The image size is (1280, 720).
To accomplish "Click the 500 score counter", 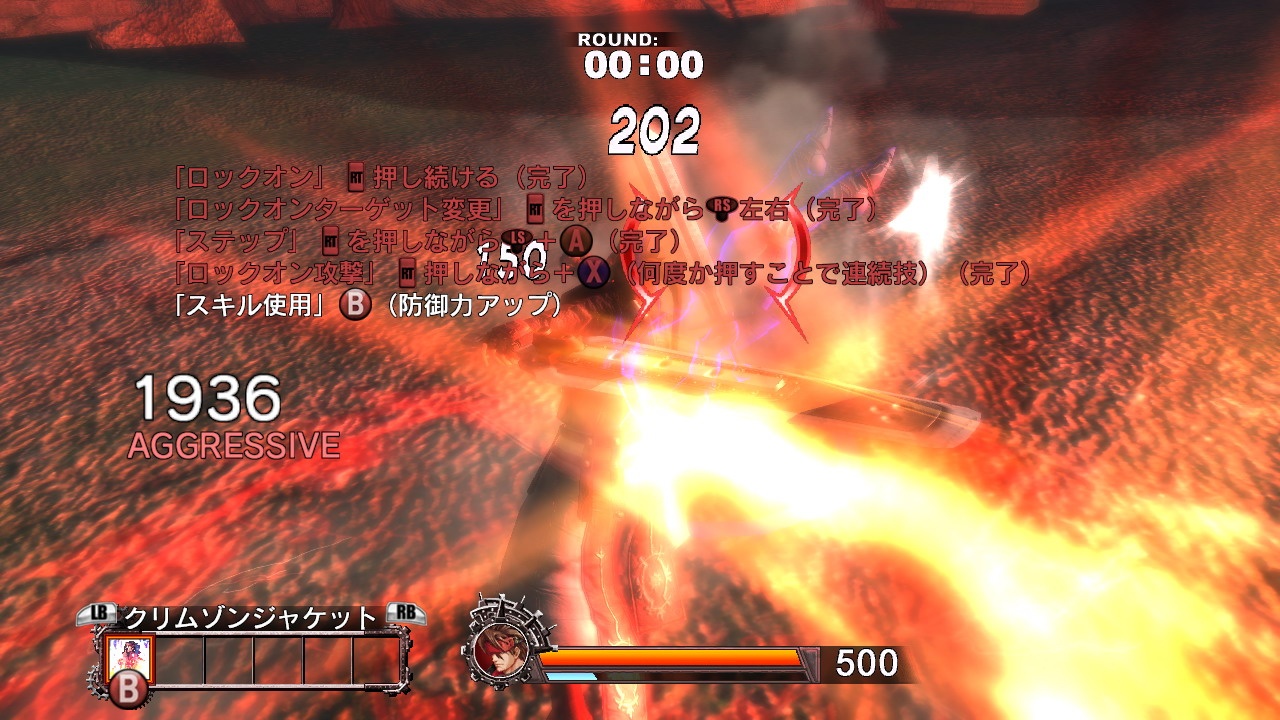I will (866, 660).
